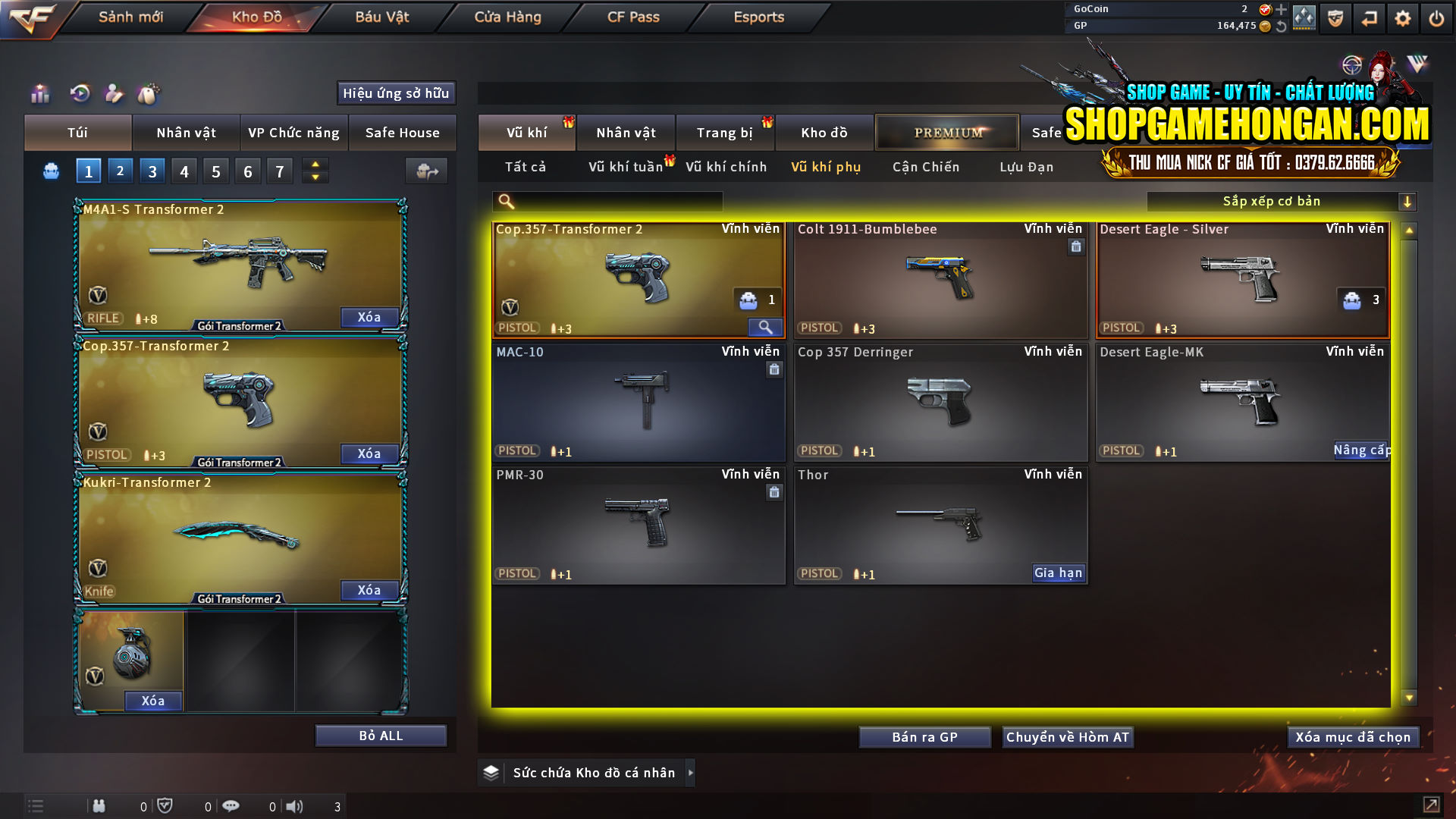Click the Bán ra GP button
Viewport: 1456px width, 819px height.
coord(924,736)
